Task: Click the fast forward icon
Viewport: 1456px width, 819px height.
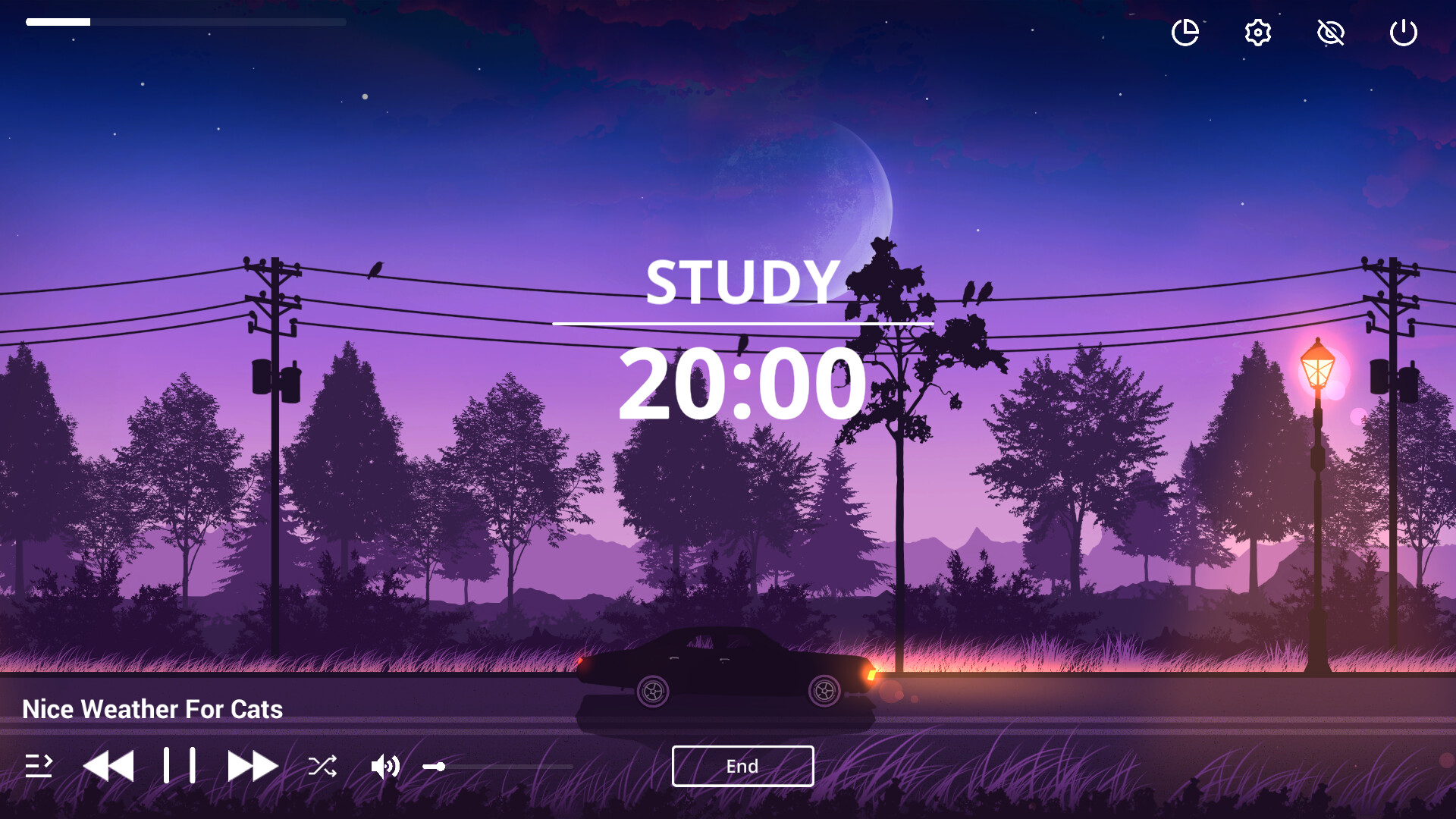Action: (253, 765)
